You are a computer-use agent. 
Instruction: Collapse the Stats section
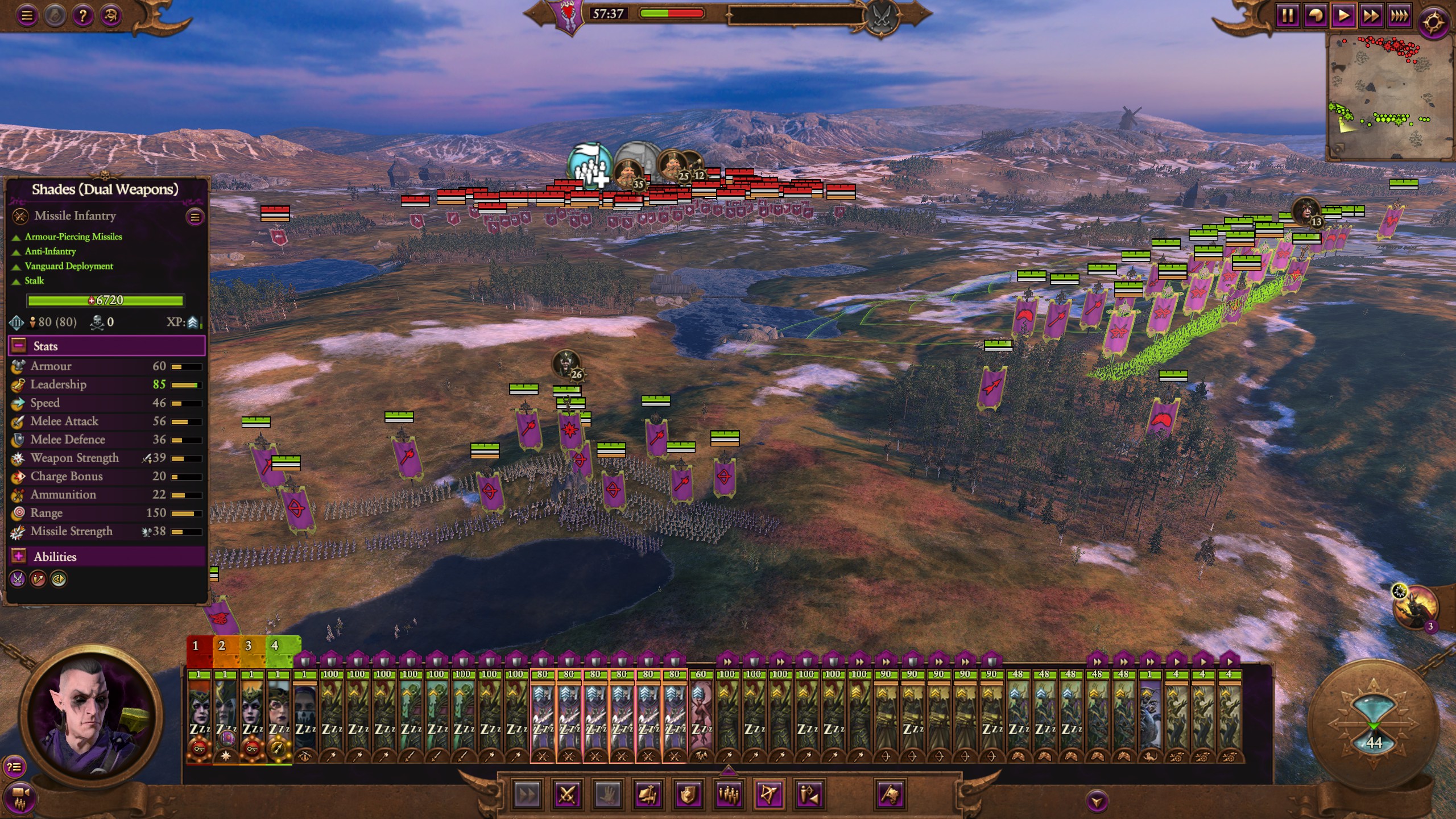[18, 346]
